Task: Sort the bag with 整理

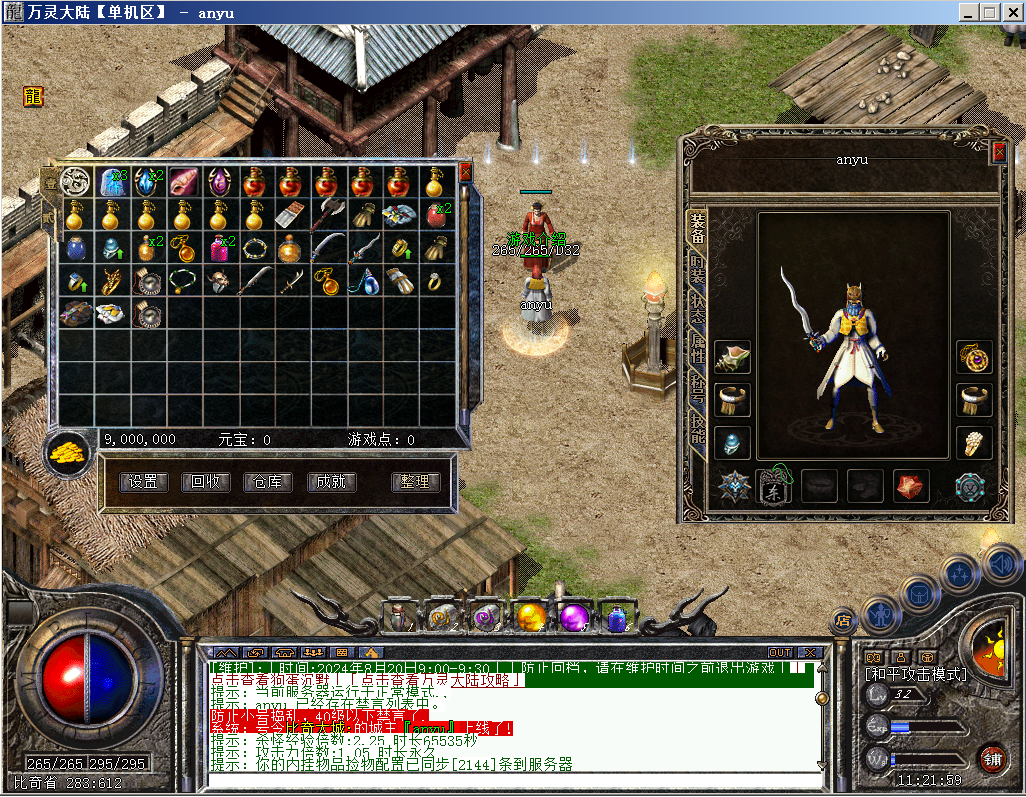Action: [414, 482]
